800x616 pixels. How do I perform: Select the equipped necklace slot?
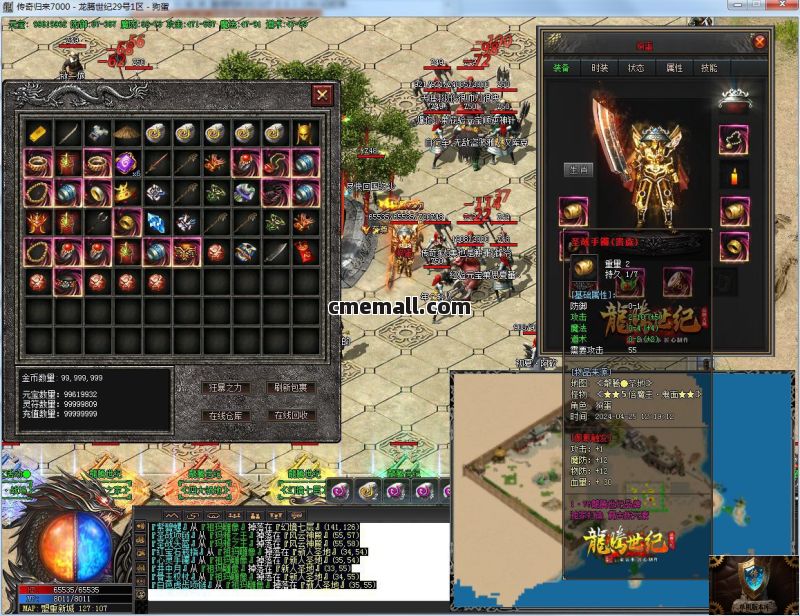(x=735, y=139)
